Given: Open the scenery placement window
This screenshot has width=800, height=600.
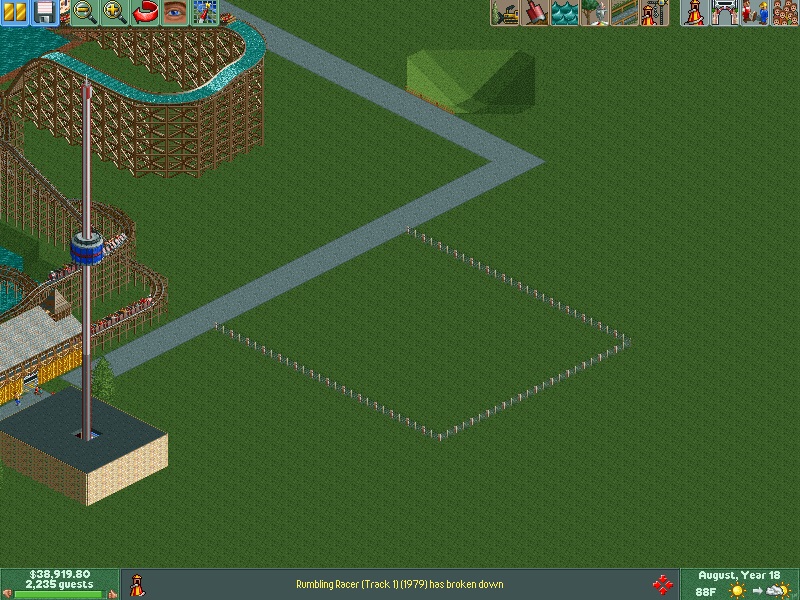Looking at the screenshot, I should (x=595, y=13).
